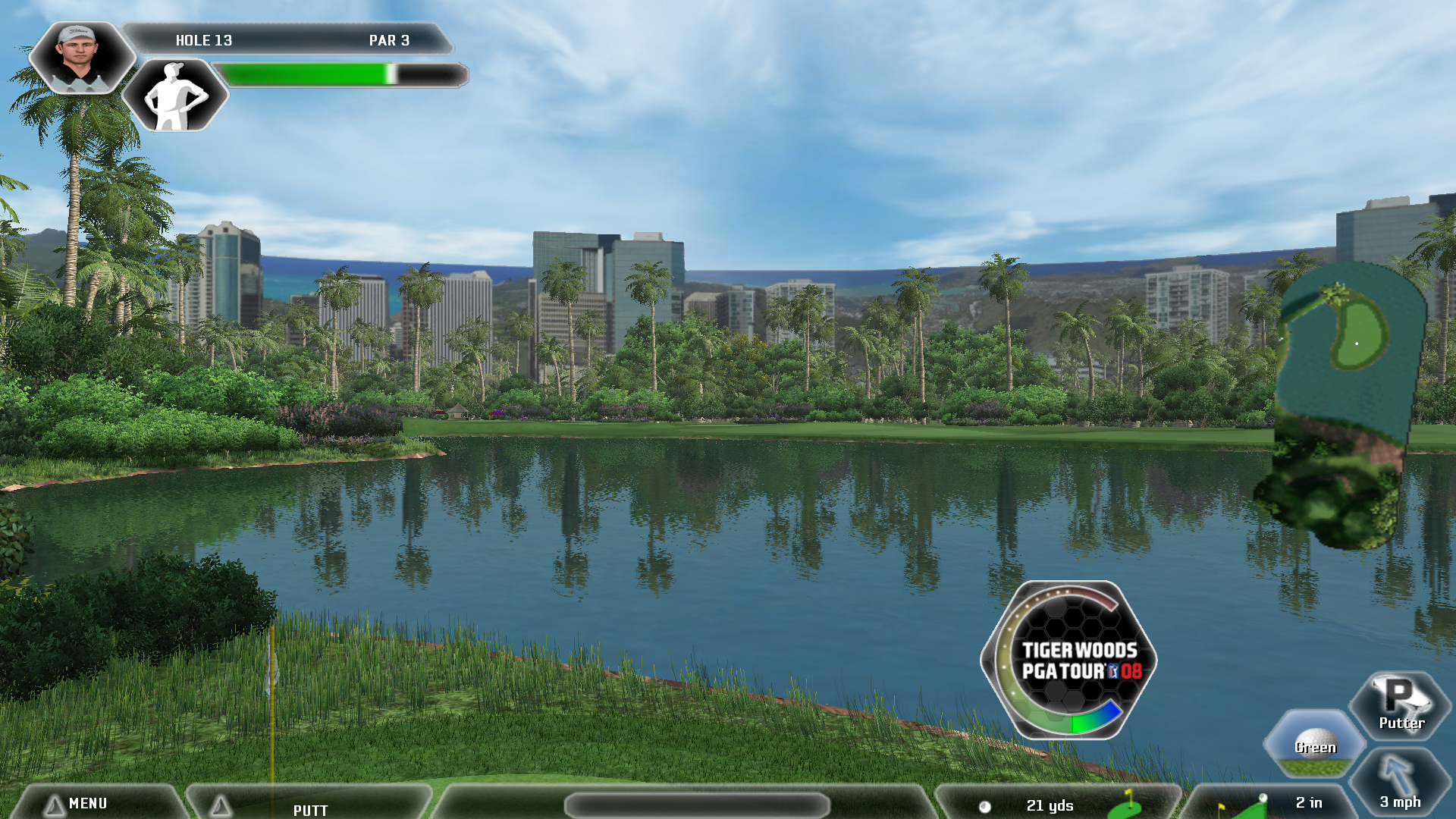Click the Green lie ball icon
The width and height of the screenshot is (1456, 819).
click(1315, 743)
